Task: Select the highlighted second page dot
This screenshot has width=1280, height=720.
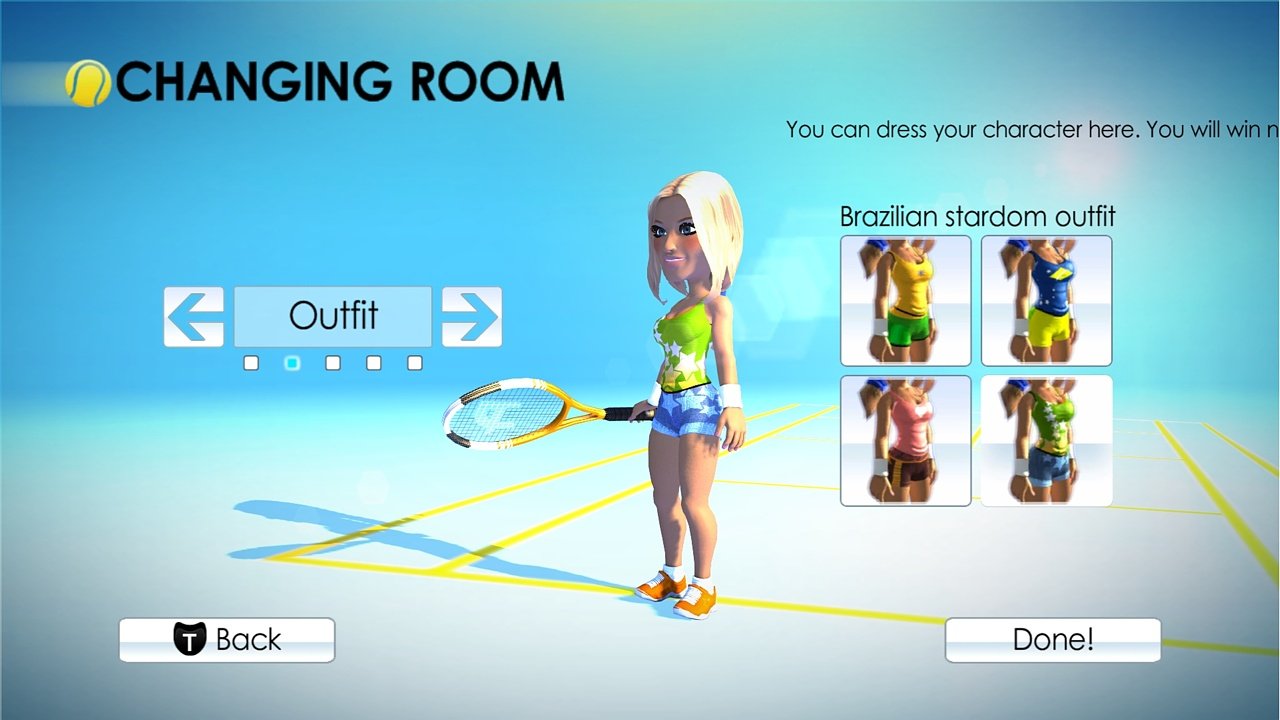Action: [x=291, y=362]
